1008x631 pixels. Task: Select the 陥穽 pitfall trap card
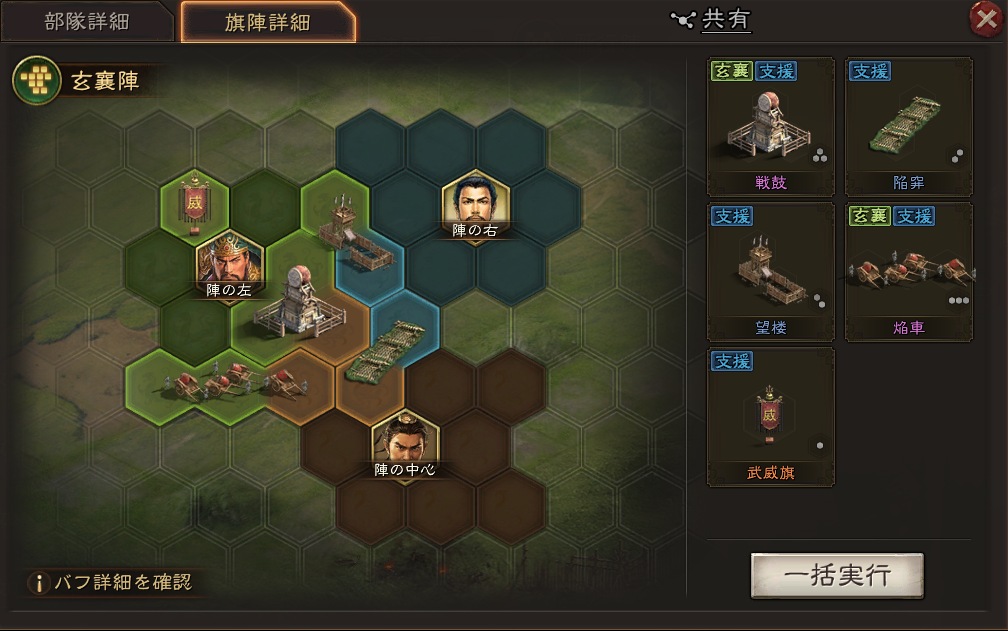(x=908, y=127)
